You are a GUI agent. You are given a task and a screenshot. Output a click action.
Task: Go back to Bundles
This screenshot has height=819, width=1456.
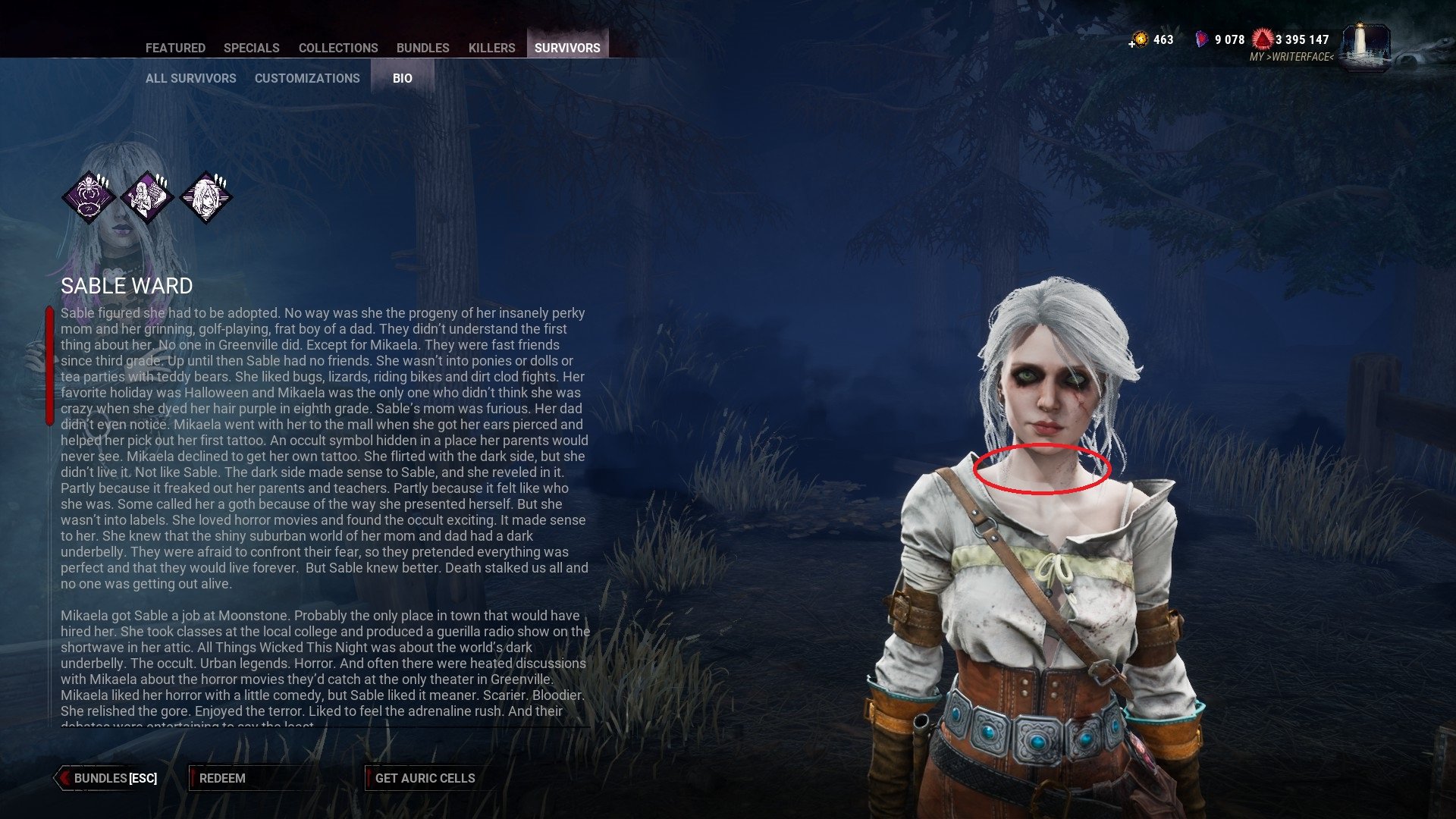(106, 778)
